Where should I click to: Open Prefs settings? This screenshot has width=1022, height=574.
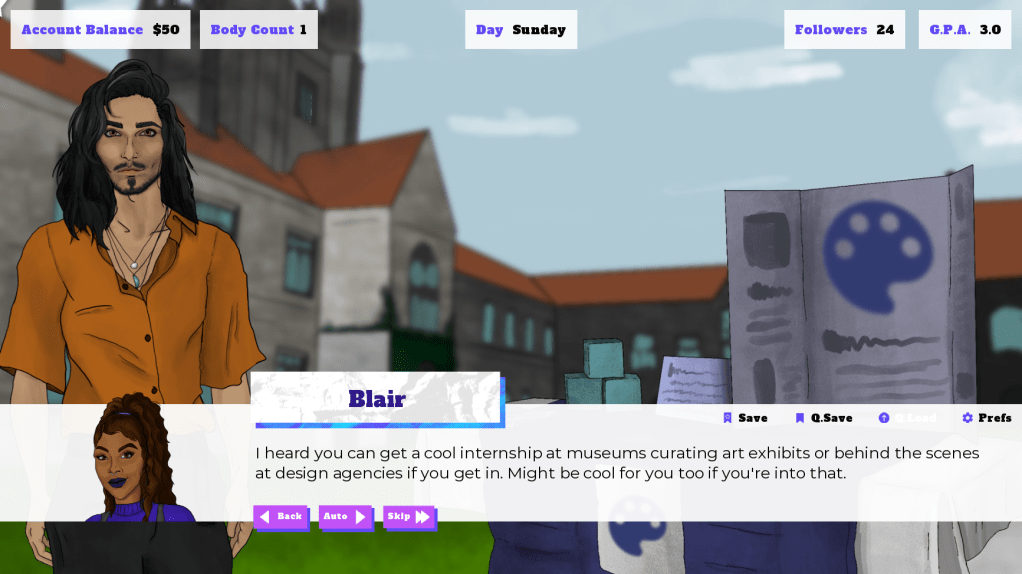point(987,418)
